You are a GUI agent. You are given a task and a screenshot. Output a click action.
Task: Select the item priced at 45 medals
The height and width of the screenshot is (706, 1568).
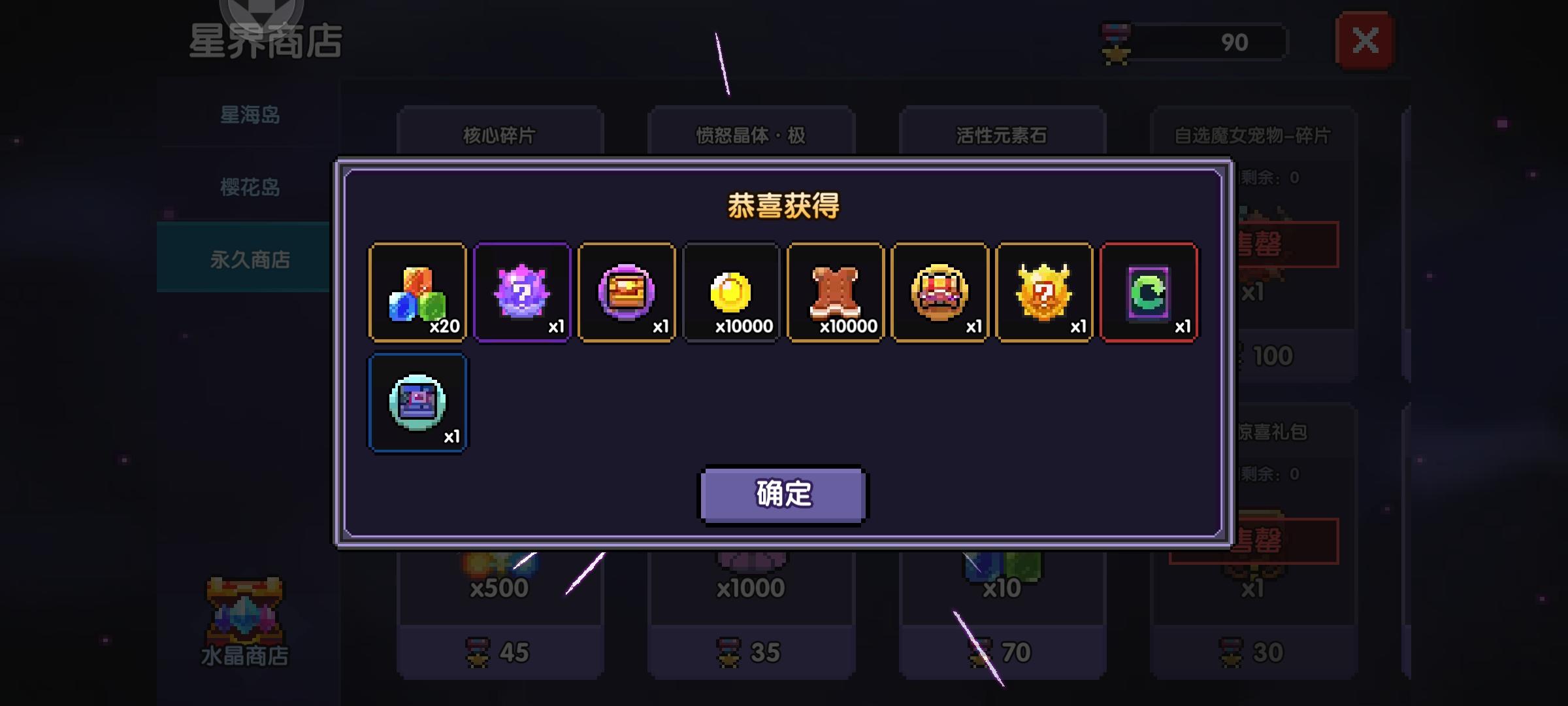click(500, 651)
